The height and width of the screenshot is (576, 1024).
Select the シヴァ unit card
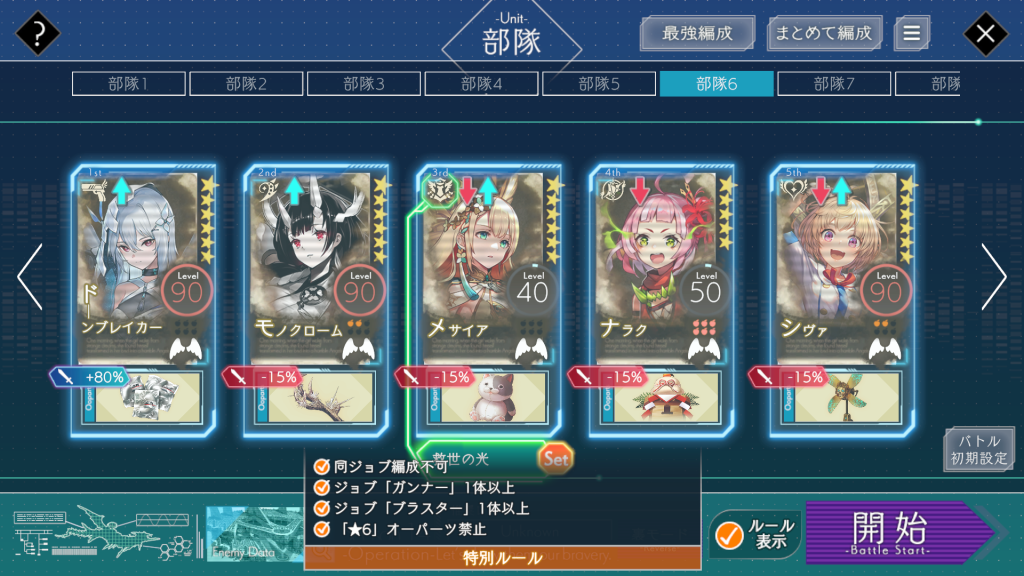coord(842,270)
